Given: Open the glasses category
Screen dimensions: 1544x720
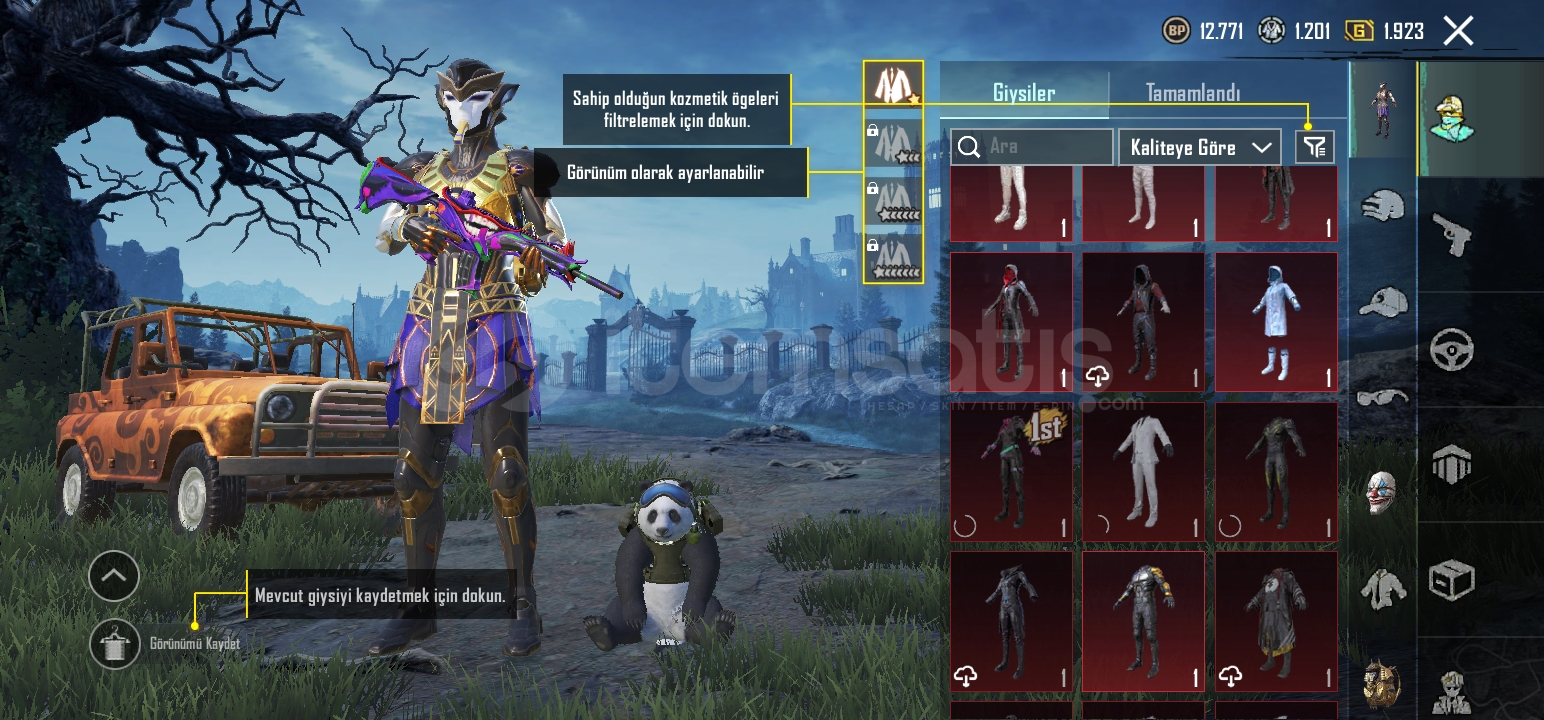Looking at the screenshot, I should (x=1383, y=397).
